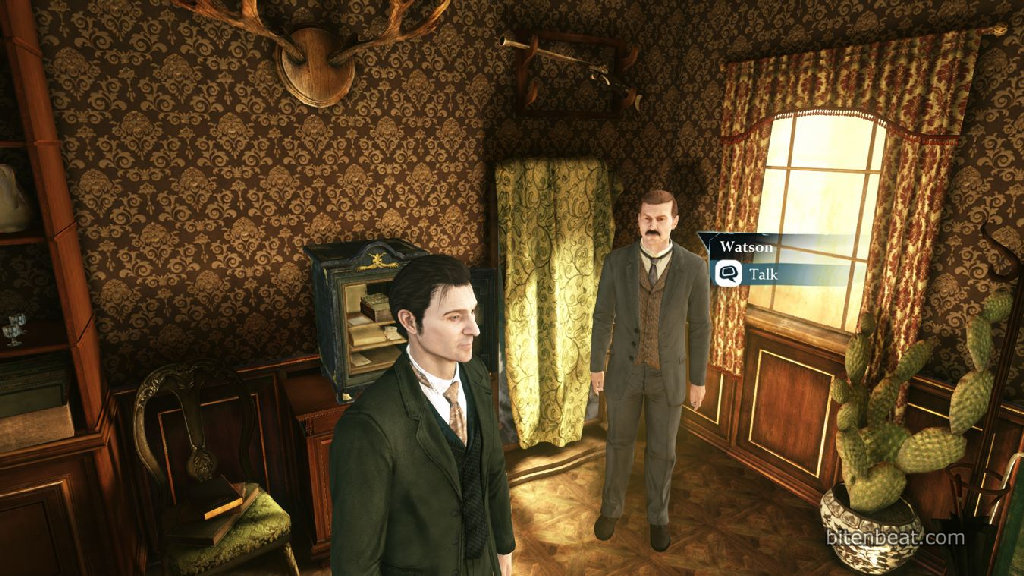1024x576 pixels.
Task: Choose the Talk option for Watson
Action: tap(762, 273)
